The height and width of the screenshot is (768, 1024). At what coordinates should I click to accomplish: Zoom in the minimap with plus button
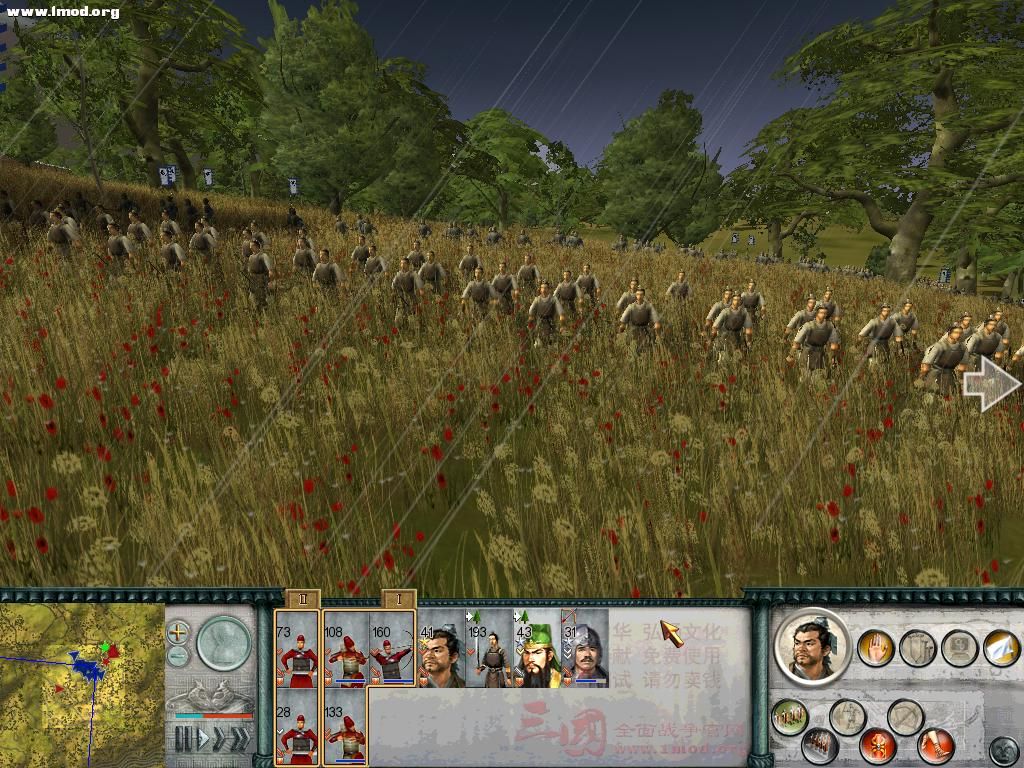178,632
